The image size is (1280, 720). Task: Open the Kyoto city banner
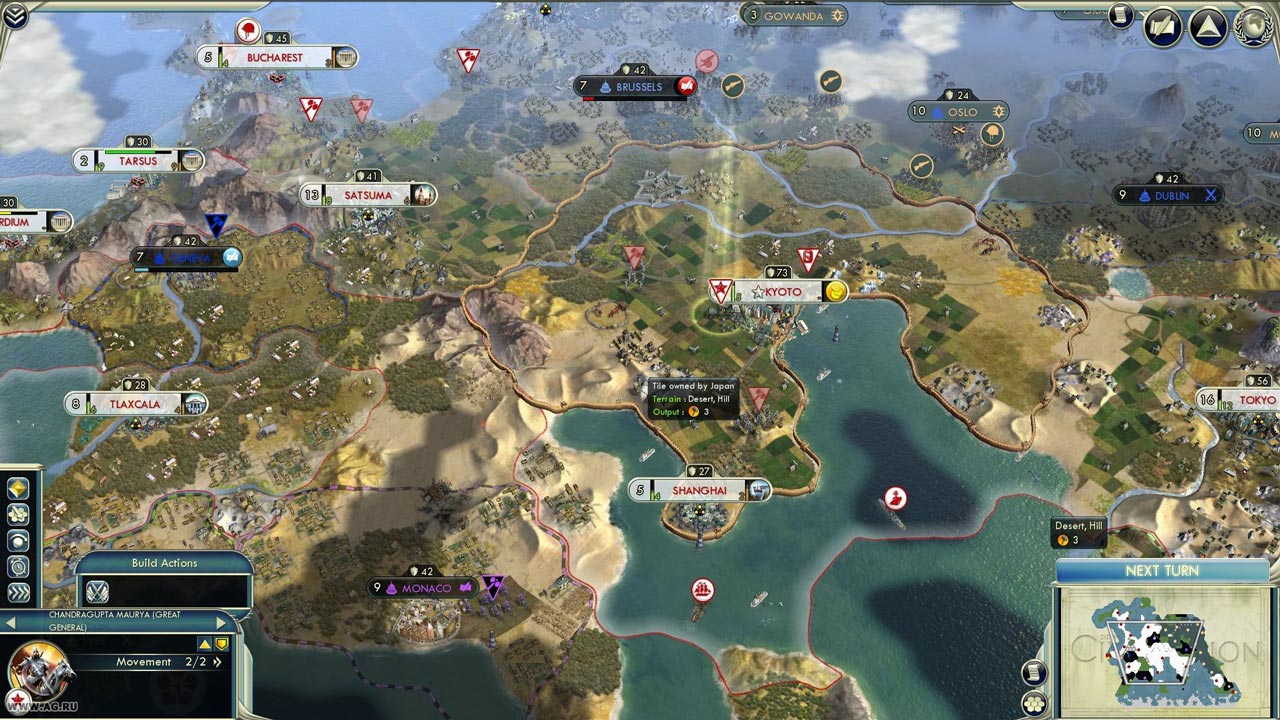click(779, 291)
